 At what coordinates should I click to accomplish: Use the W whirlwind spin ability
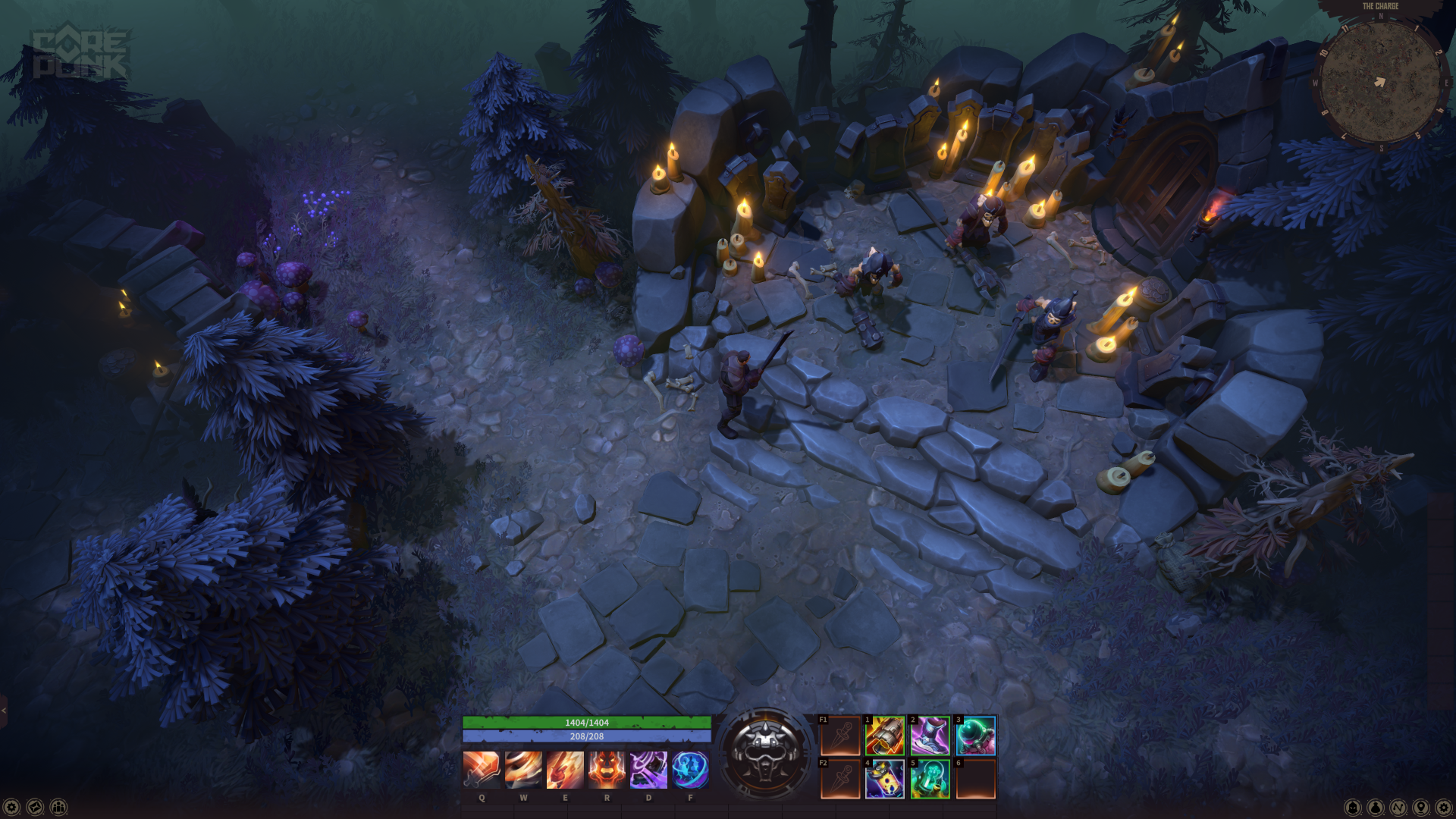pyautogui.click(x=523, y=770)
